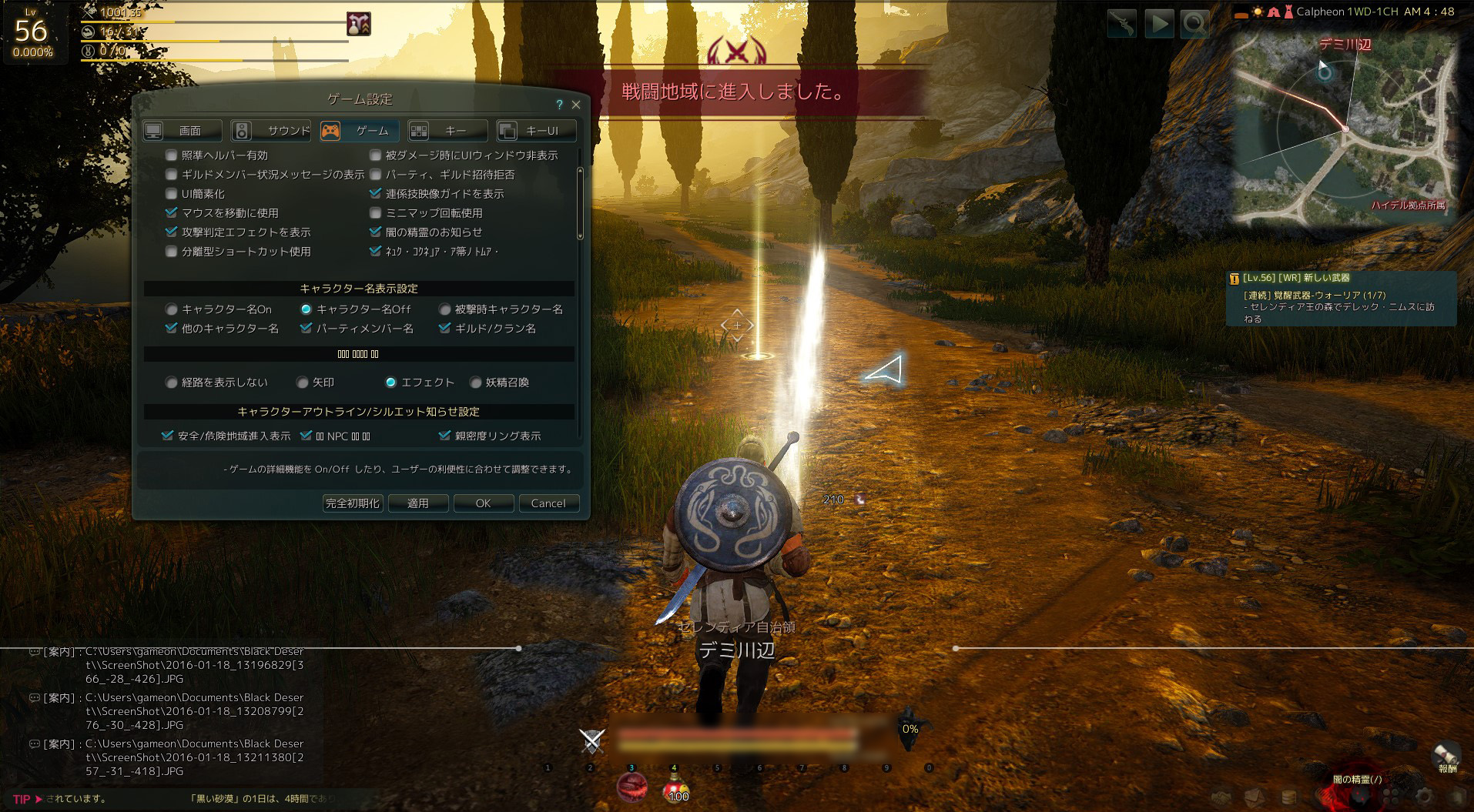Click the 完全初期化 reset button
The height and width of the screenshot is (812, 1474).
pyautogui.click(x=353, y=503)
